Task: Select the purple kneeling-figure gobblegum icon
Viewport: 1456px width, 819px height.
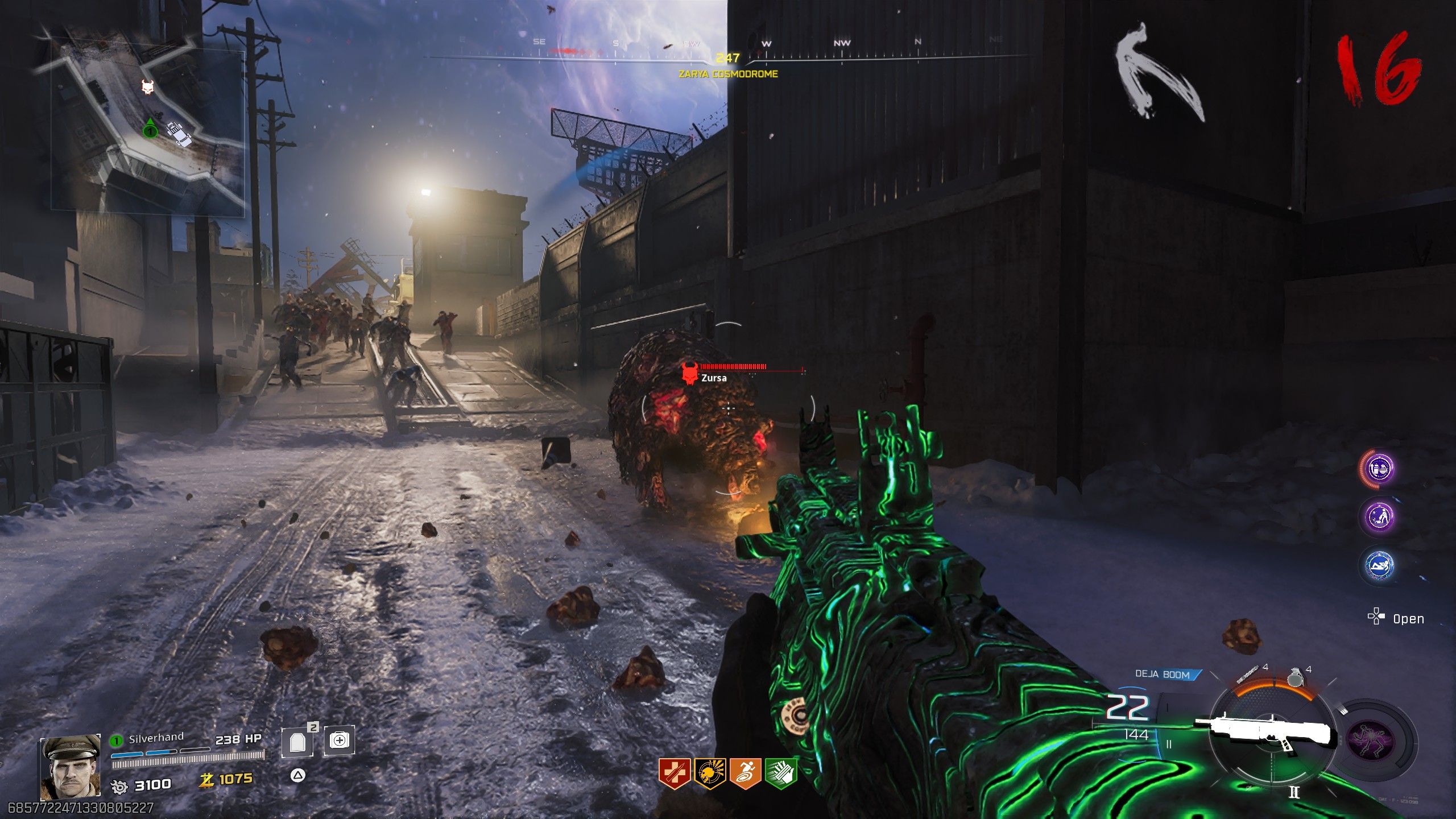Action: pyautogui.click(x=1380, y=517)
